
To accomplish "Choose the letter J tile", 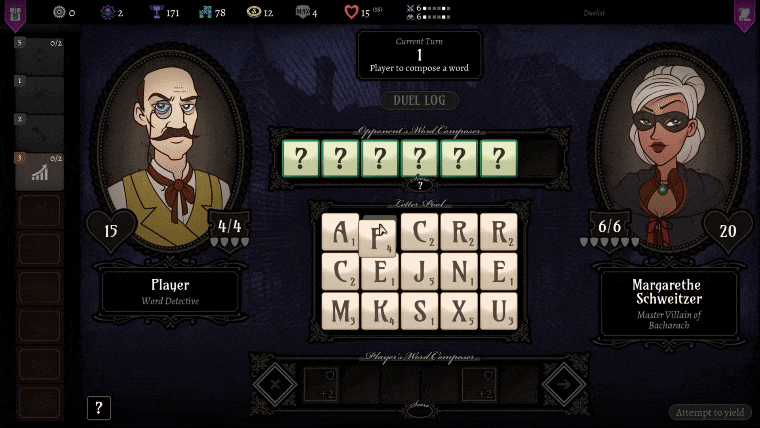I will pyautogui.click(x=419, y=271).
